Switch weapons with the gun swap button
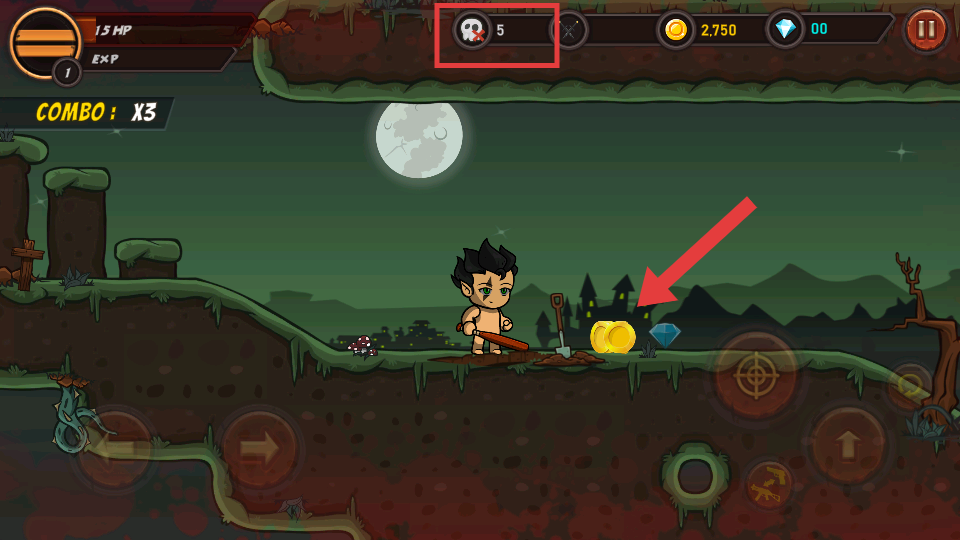 767,485
